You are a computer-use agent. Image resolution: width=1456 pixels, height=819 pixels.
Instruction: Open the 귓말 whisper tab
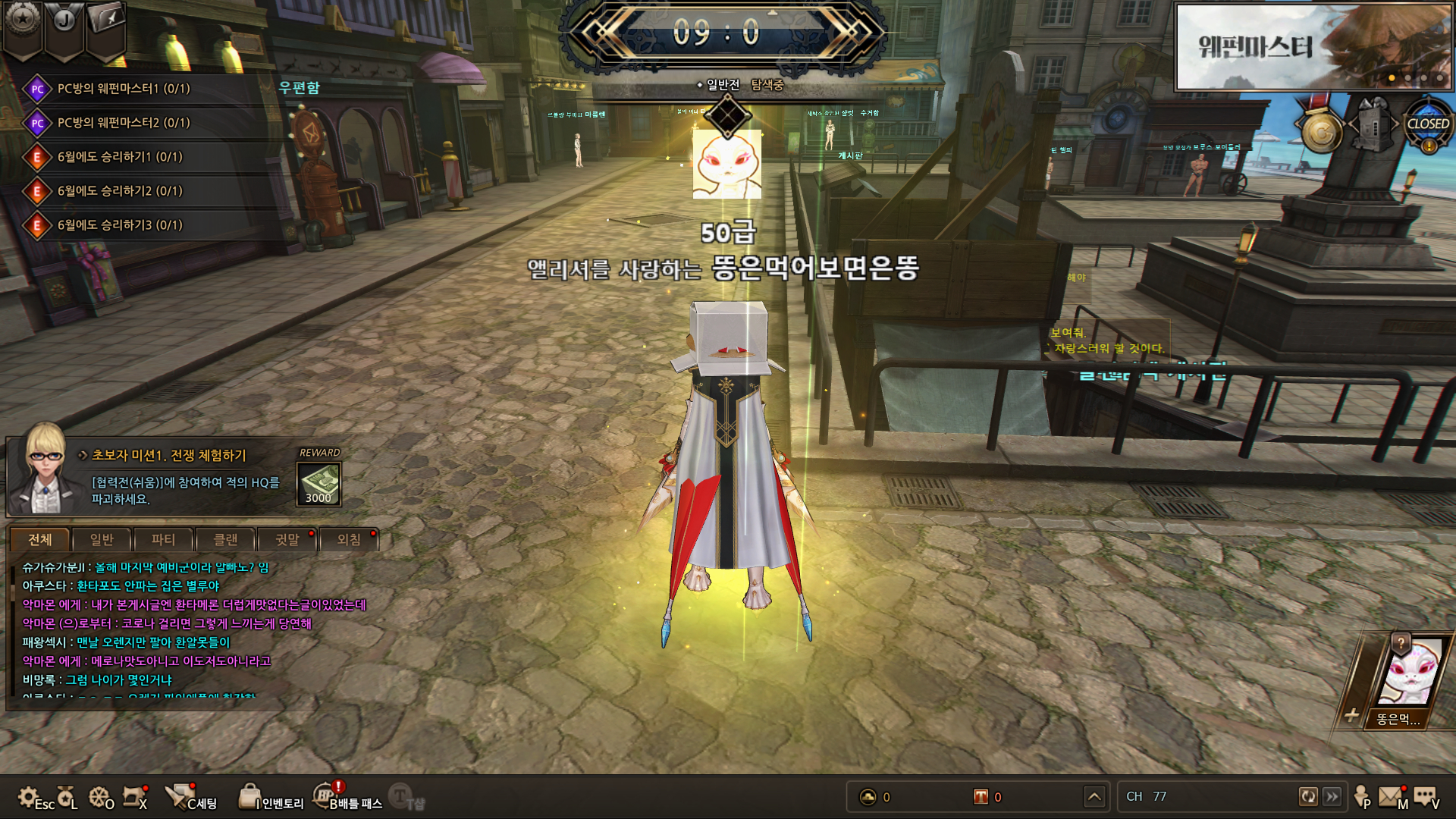(287, 540)
